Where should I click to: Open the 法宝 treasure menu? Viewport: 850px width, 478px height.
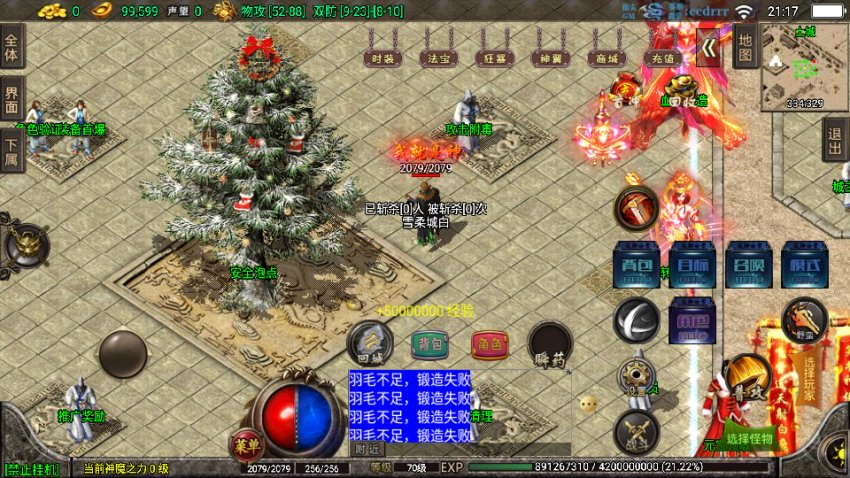point(437,59)
